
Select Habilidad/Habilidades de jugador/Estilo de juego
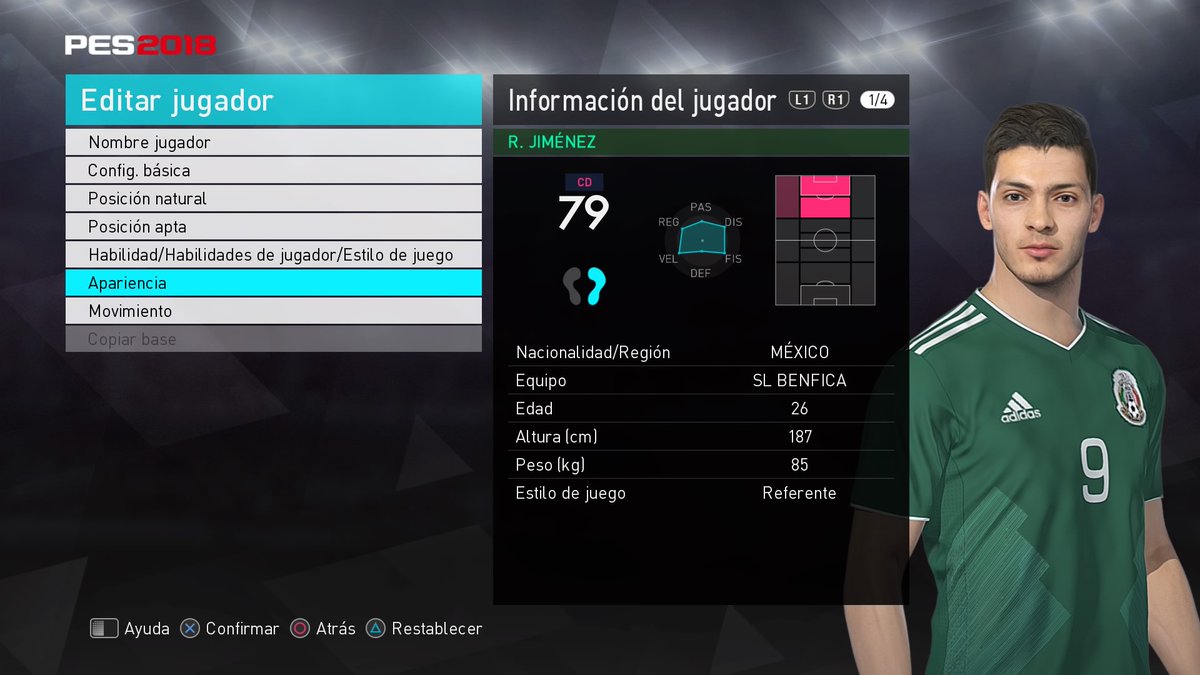273,255
